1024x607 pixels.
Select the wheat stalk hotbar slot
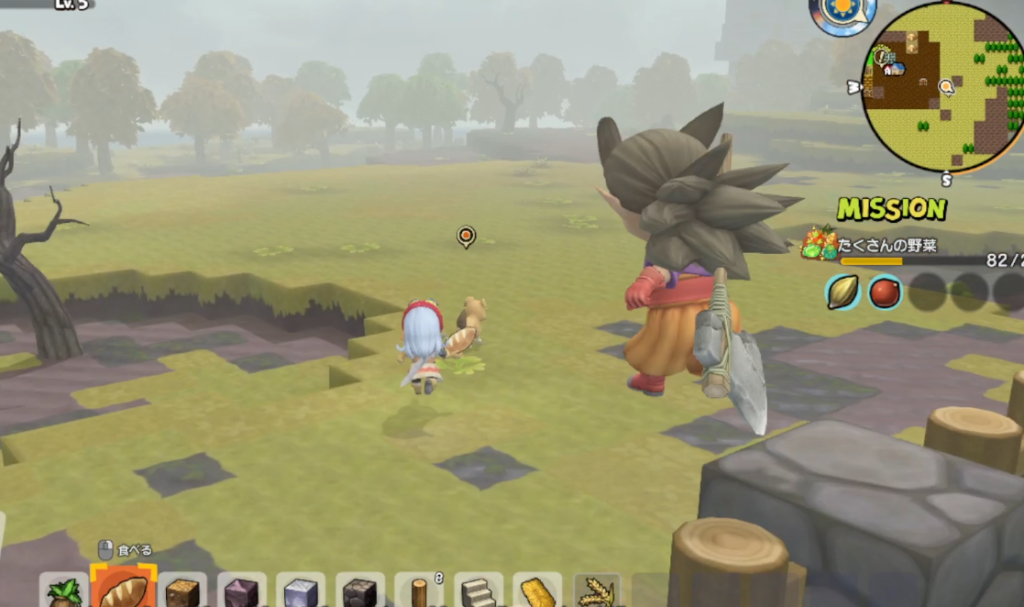pyautogui.click(x=597, y=592)
